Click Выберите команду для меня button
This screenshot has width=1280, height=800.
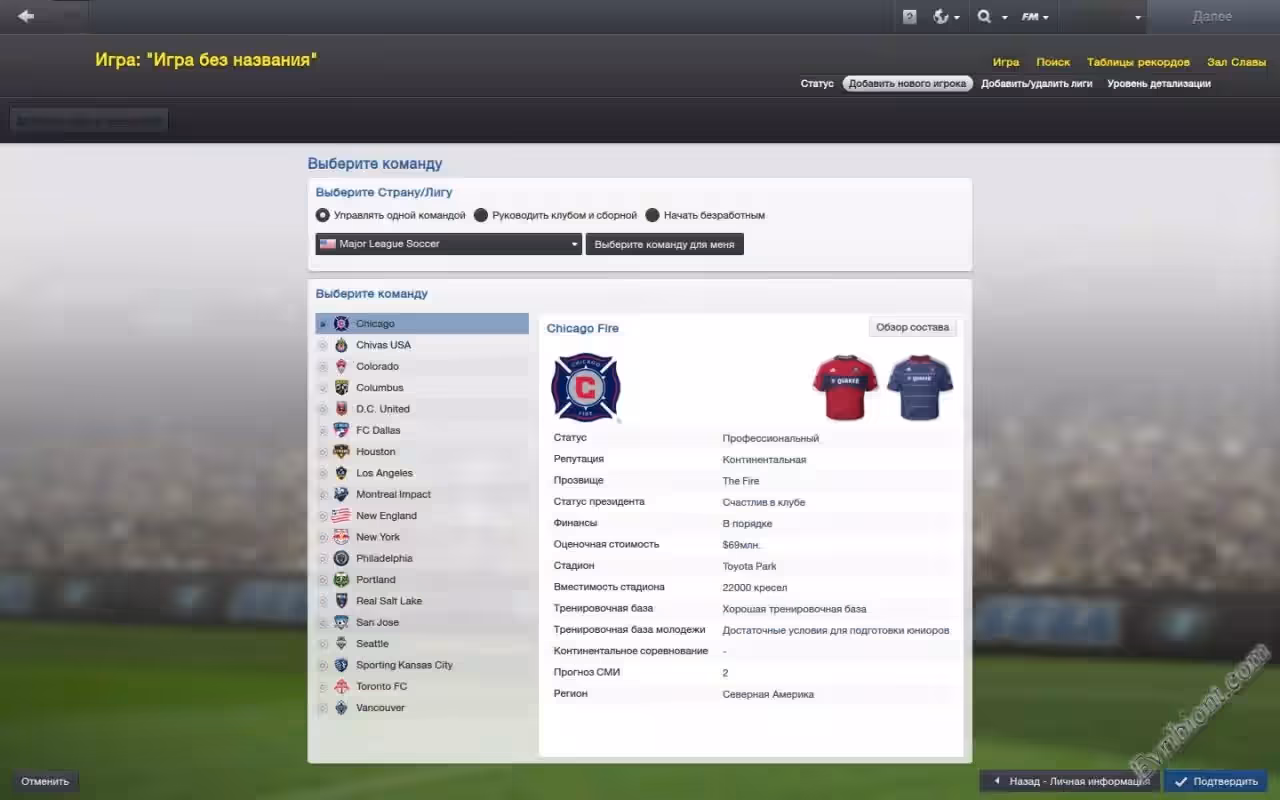[x=664, y=244]
